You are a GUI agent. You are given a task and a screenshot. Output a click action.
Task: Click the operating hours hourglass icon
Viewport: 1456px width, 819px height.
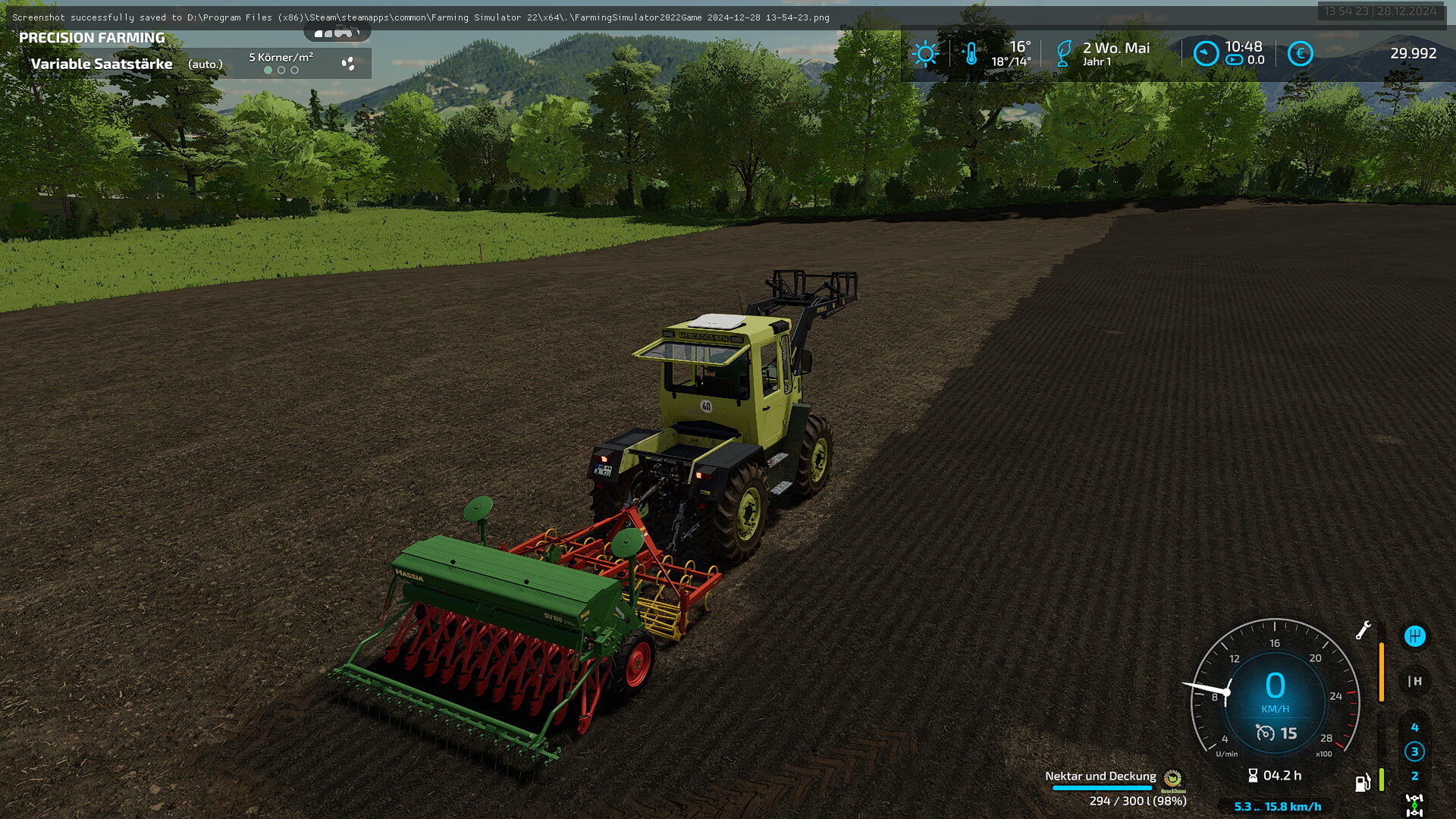[x=1253, y=776]
